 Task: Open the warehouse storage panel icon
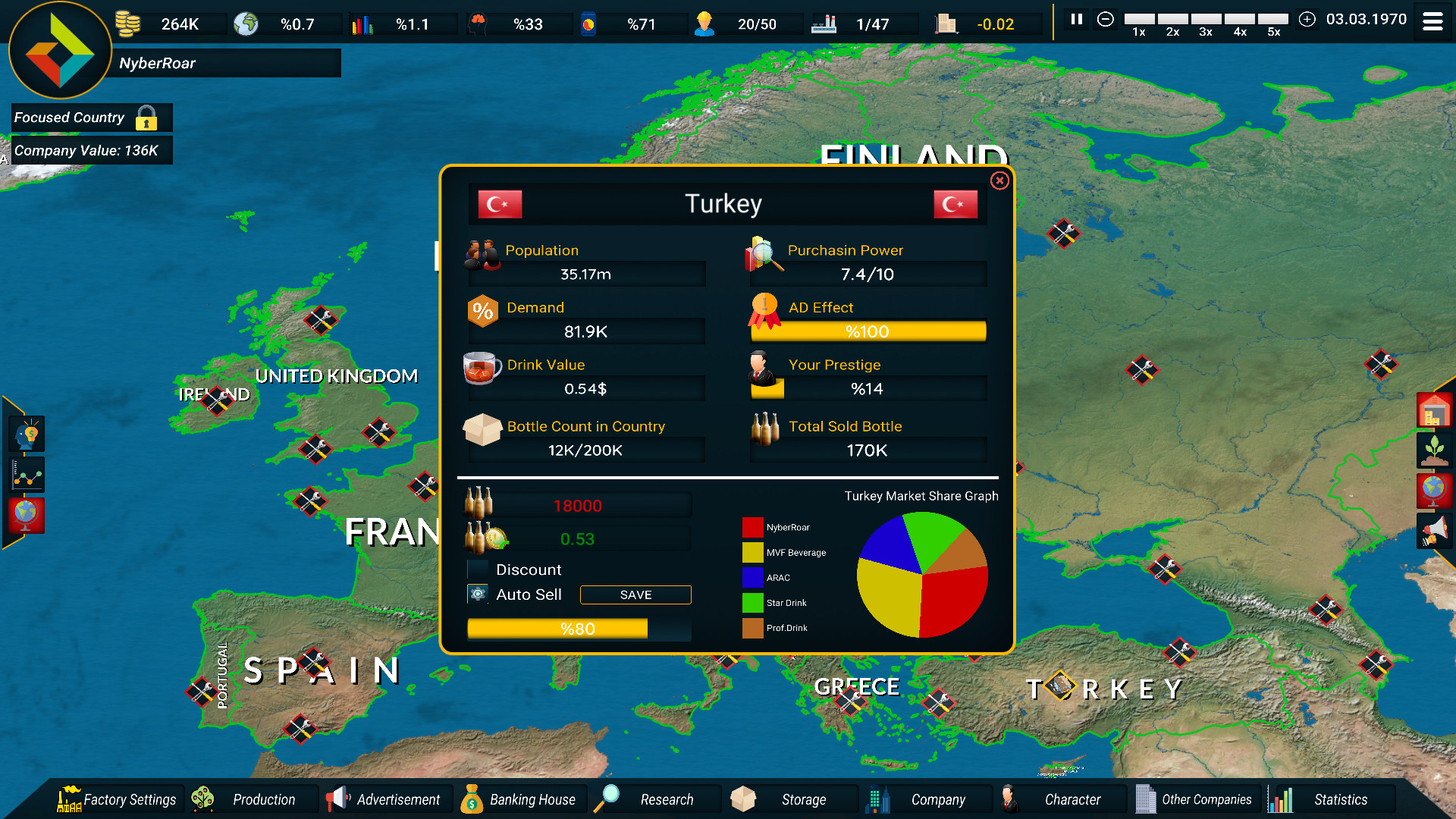(1434, 410)
